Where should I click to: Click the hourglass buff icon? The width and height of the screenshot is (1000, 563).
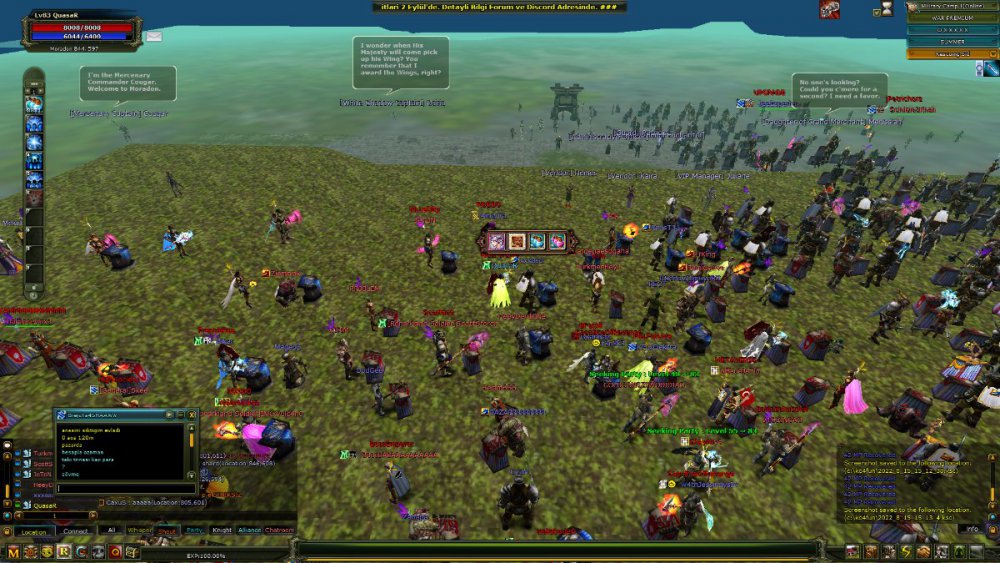[x=886, y=10]
